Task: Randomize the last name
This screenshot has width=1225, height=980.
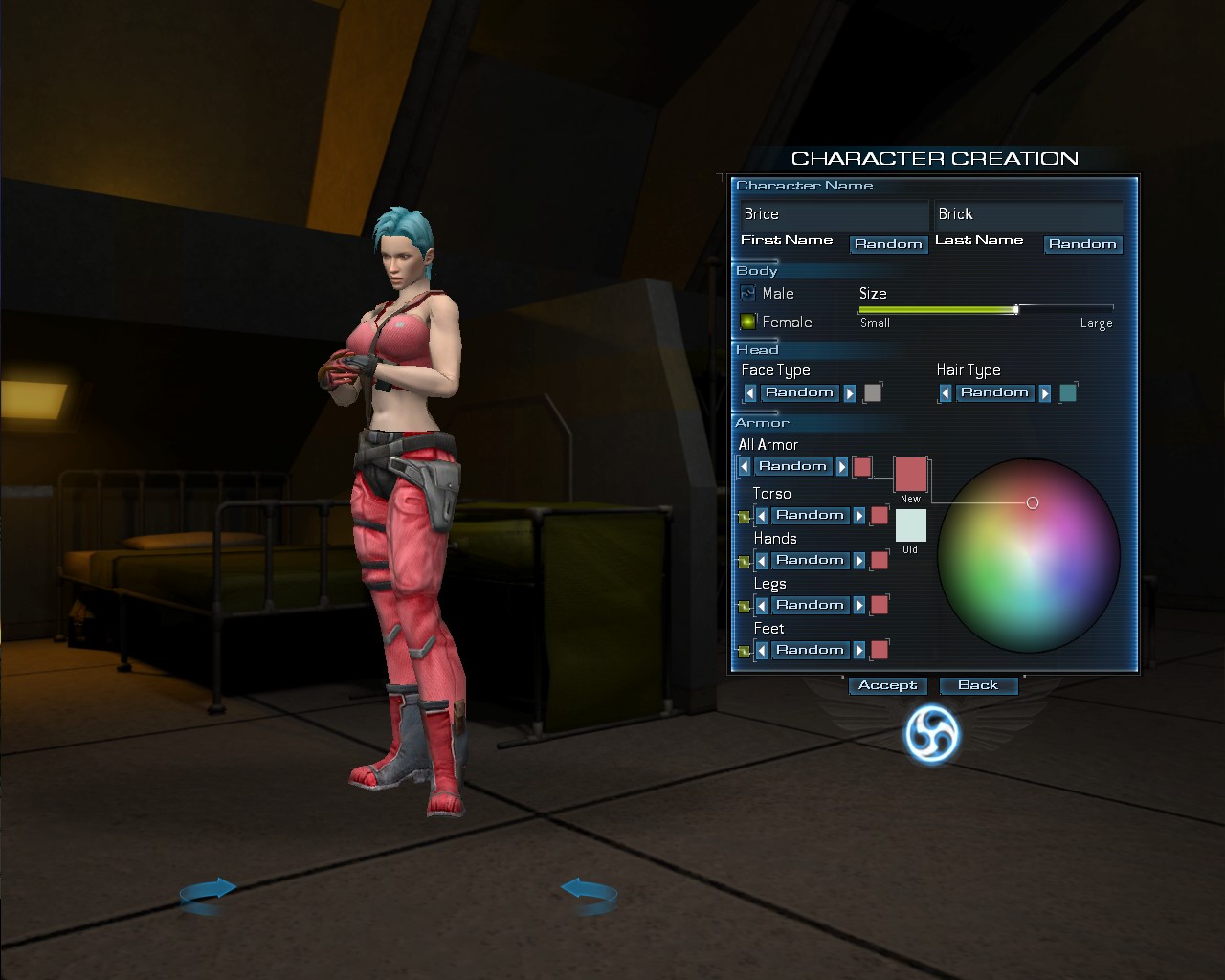Action: pyautogui.click(x=1082, y=244)
